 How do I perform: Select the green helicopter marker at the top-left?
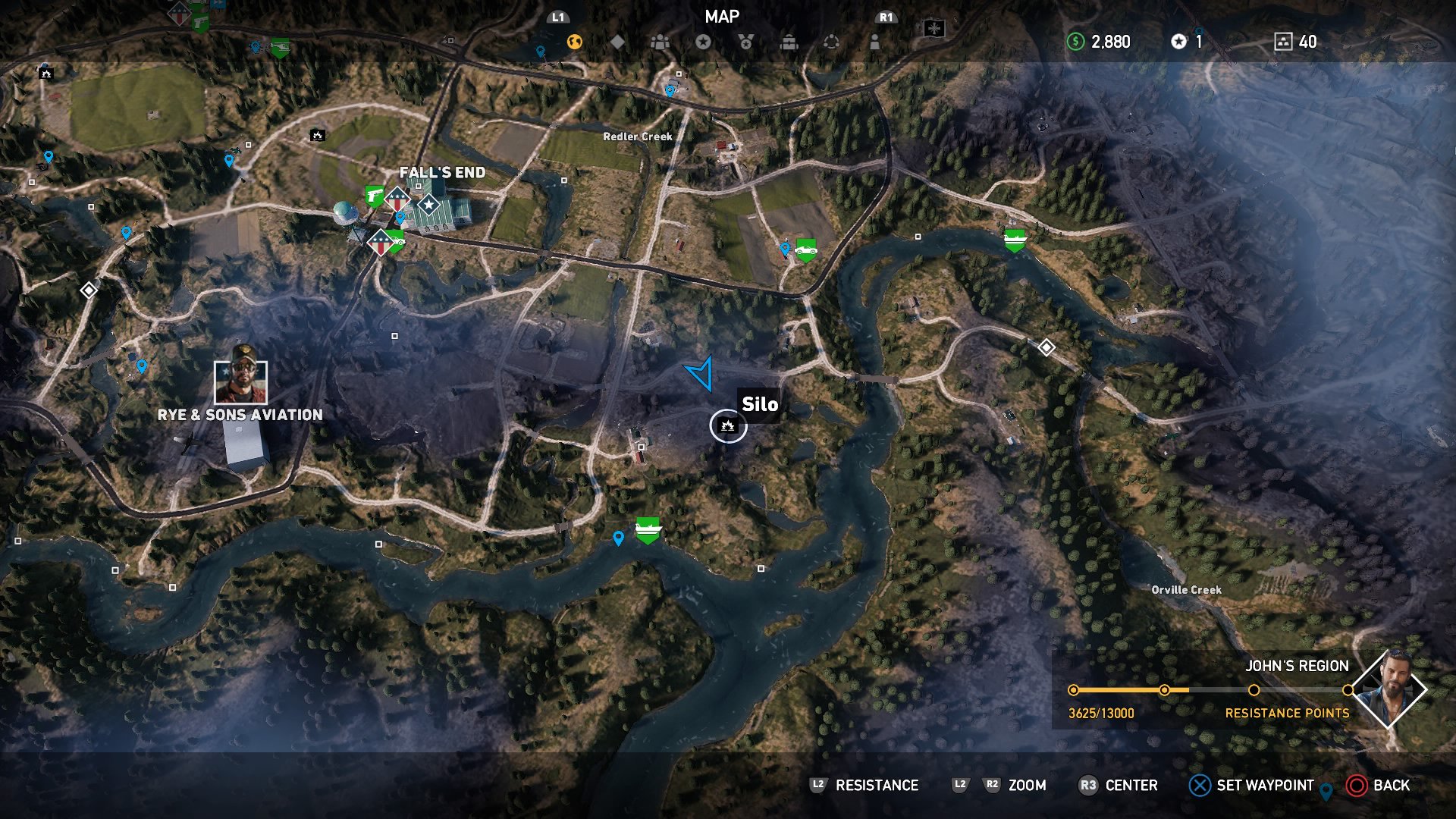(x=280, y=47)
